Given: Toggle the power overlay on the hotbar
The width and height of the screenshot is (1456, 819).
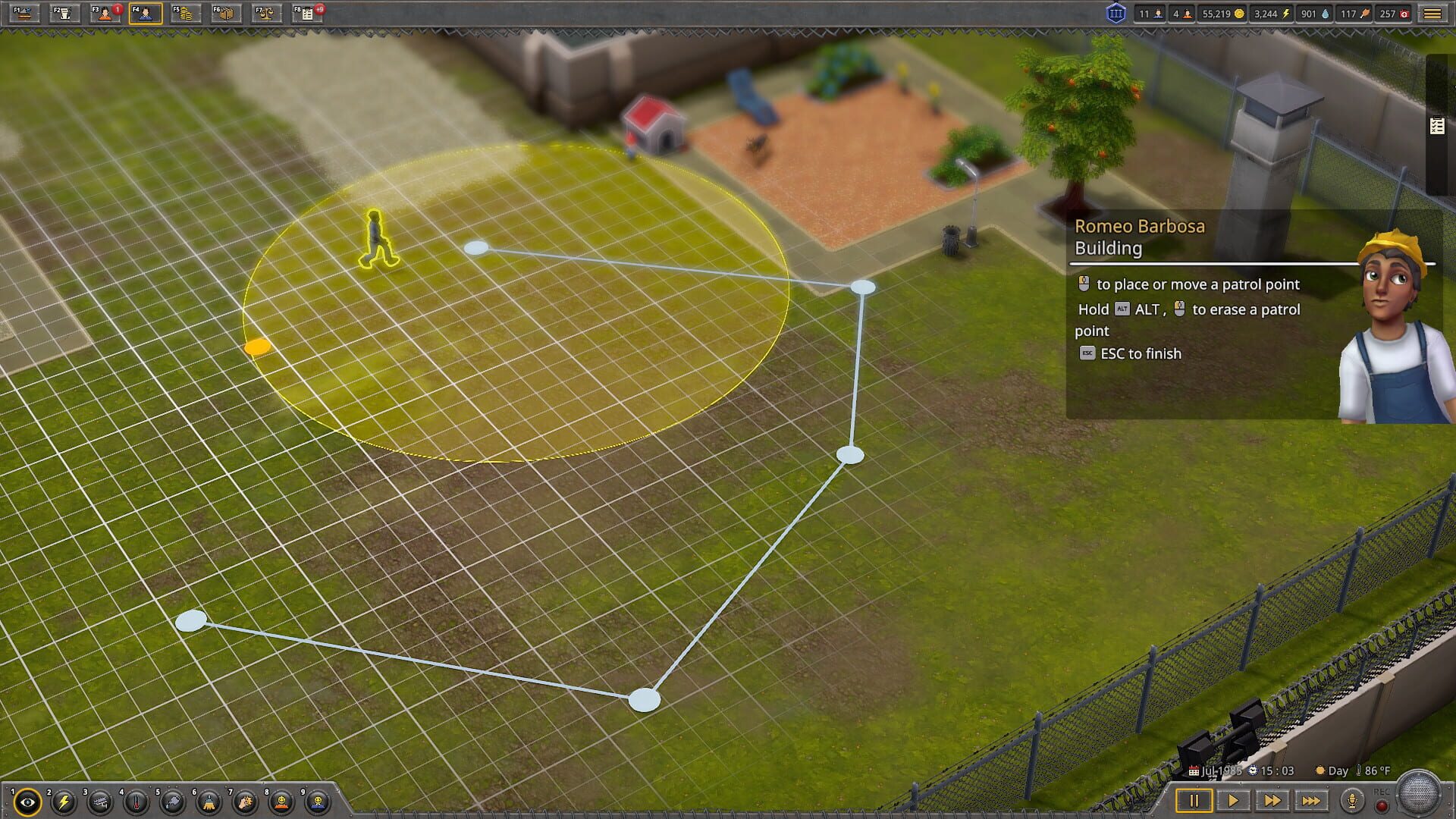Looking at the screenshot, I should (62, 801).
